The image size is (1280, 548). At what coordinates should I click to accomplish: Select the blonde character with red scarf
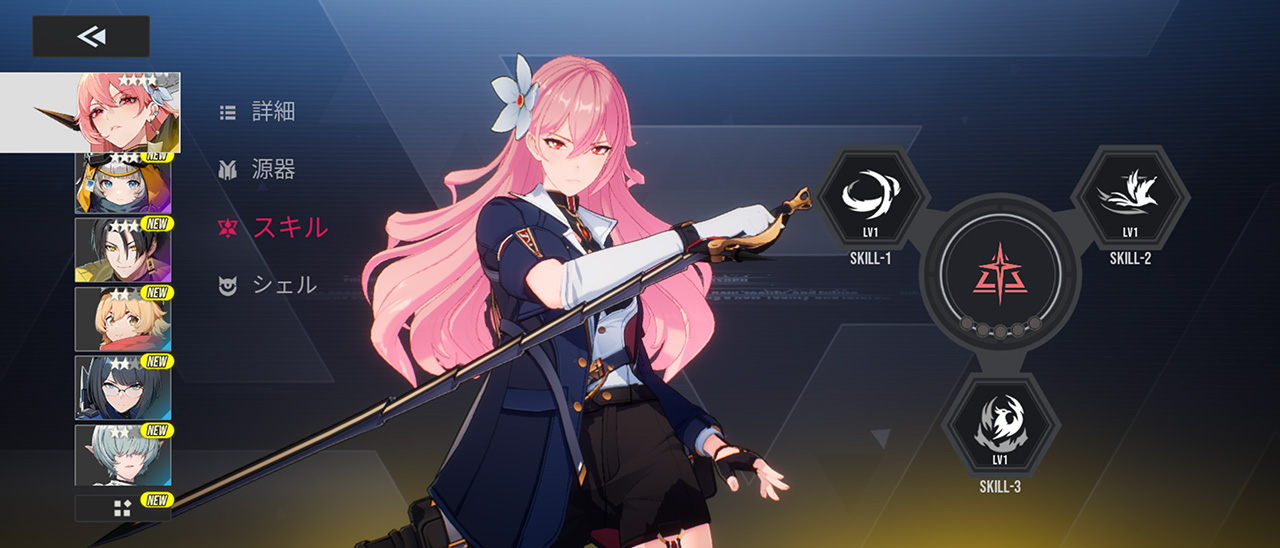122,318
